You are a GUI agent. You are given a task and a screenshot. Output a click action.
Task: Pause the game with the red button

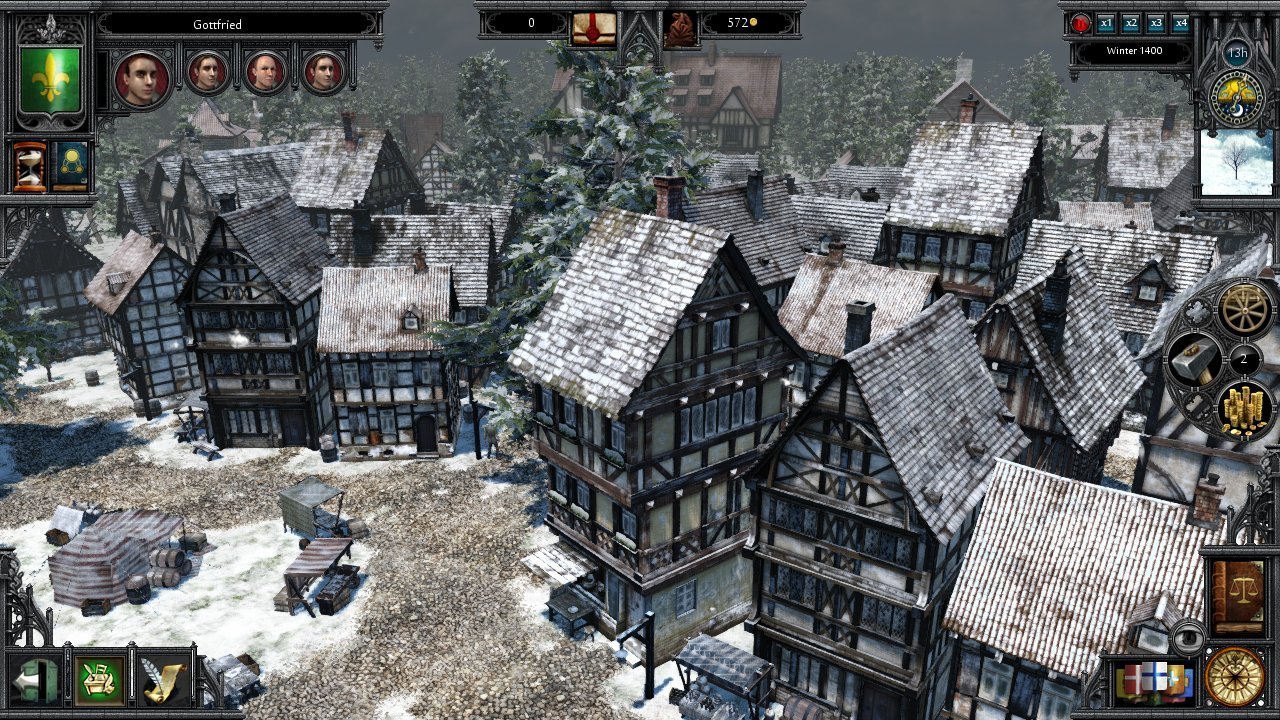click(1080, 24)
